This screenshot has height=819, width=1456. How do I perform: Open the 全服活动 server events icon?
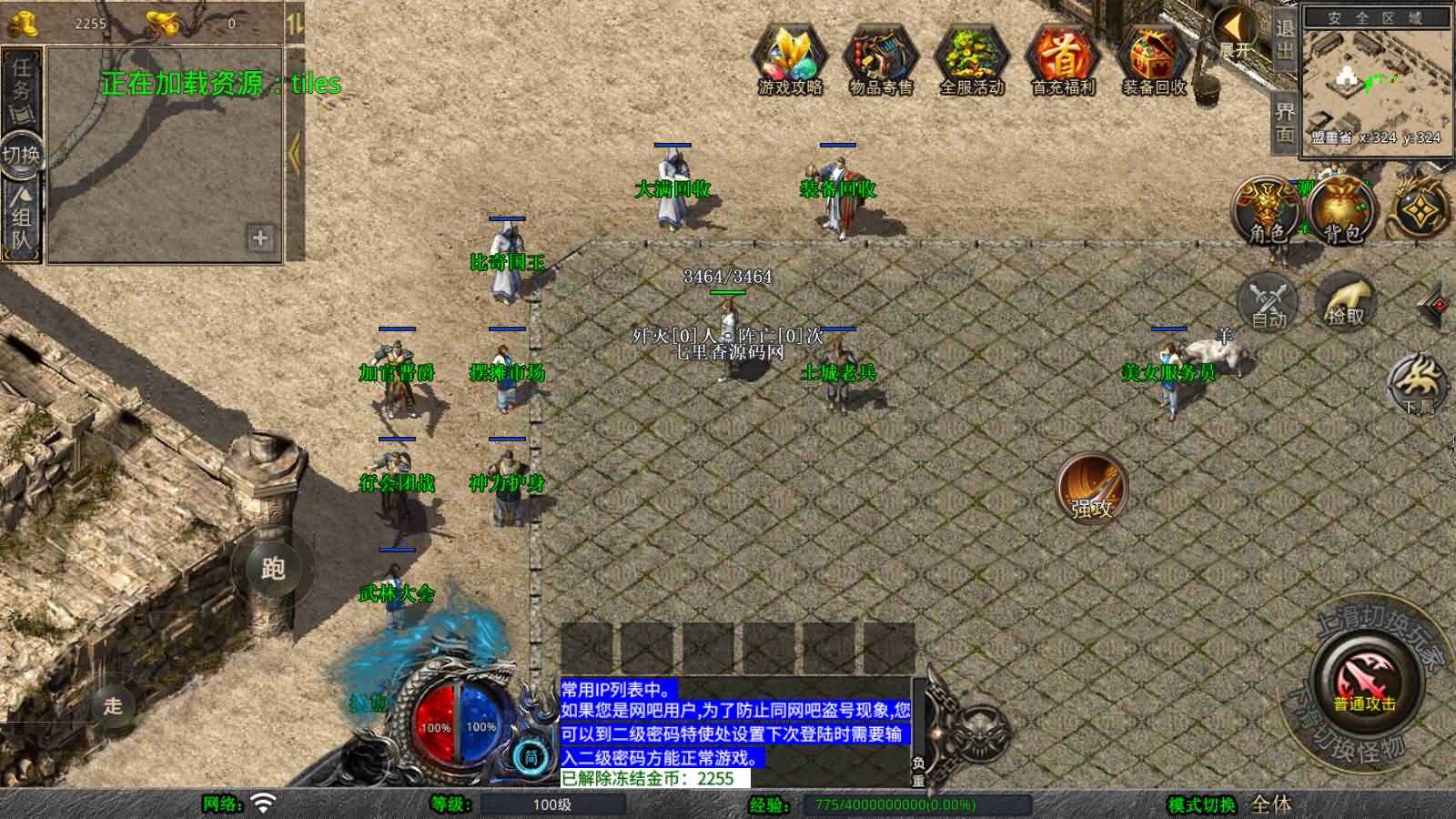click(x=972, y=57)
